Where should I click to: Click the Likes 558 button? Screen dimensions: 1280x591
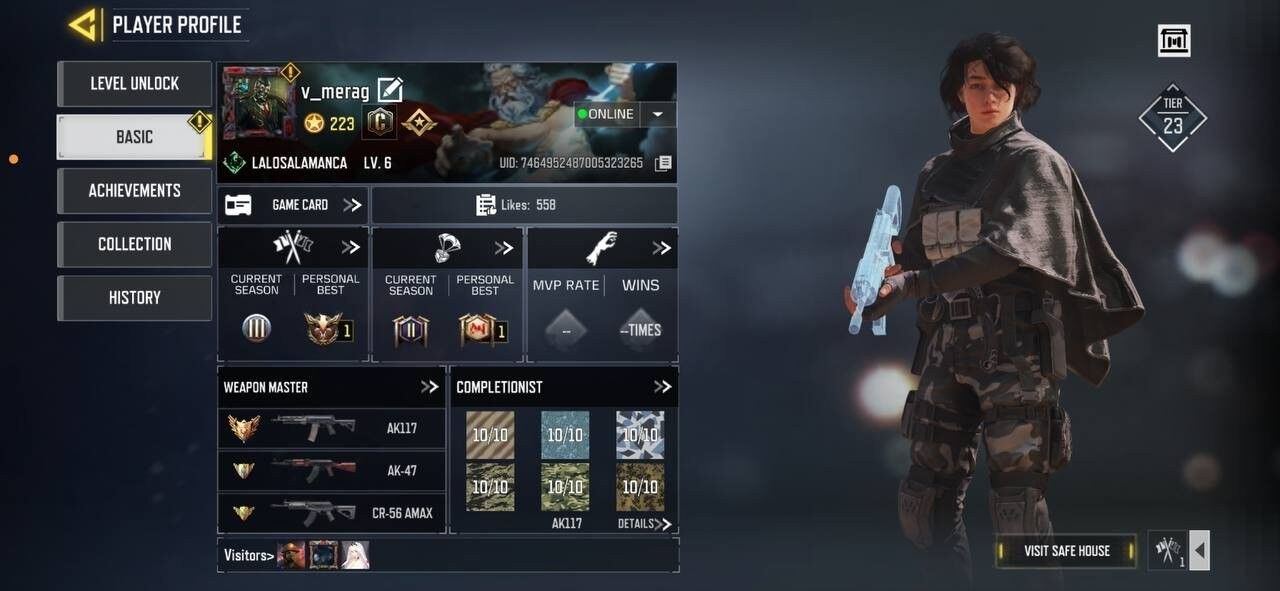524,205
